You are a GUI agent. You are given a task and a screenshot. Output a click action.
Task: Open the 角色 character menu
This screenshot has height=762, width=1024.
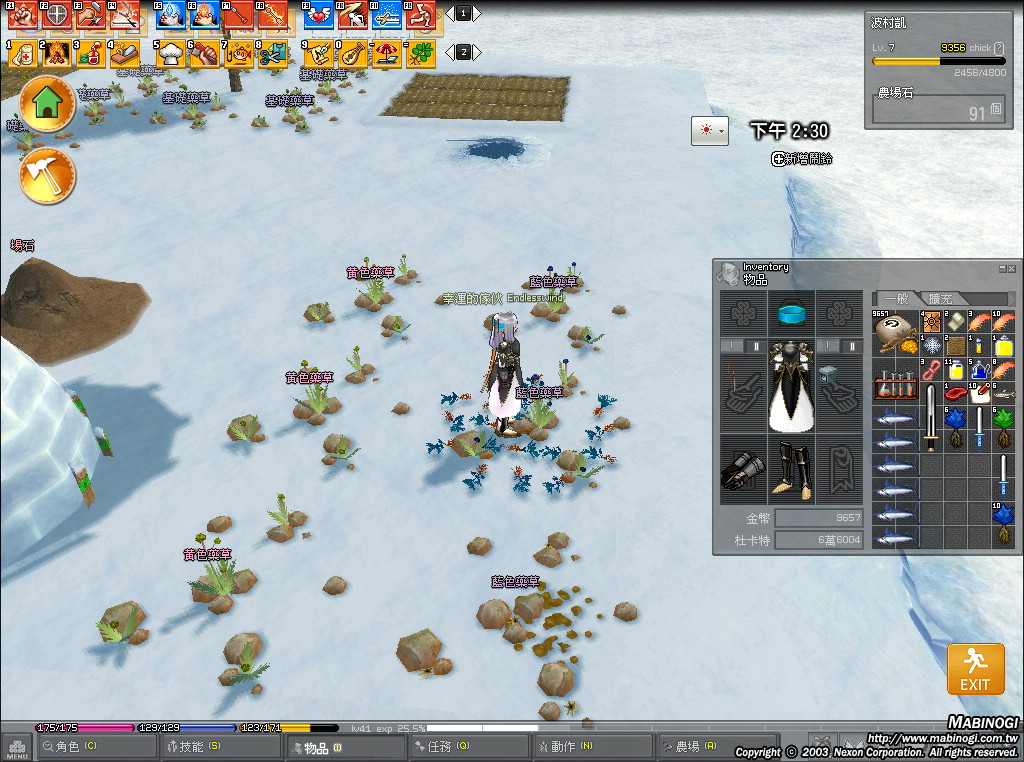[x=80, y=746]
